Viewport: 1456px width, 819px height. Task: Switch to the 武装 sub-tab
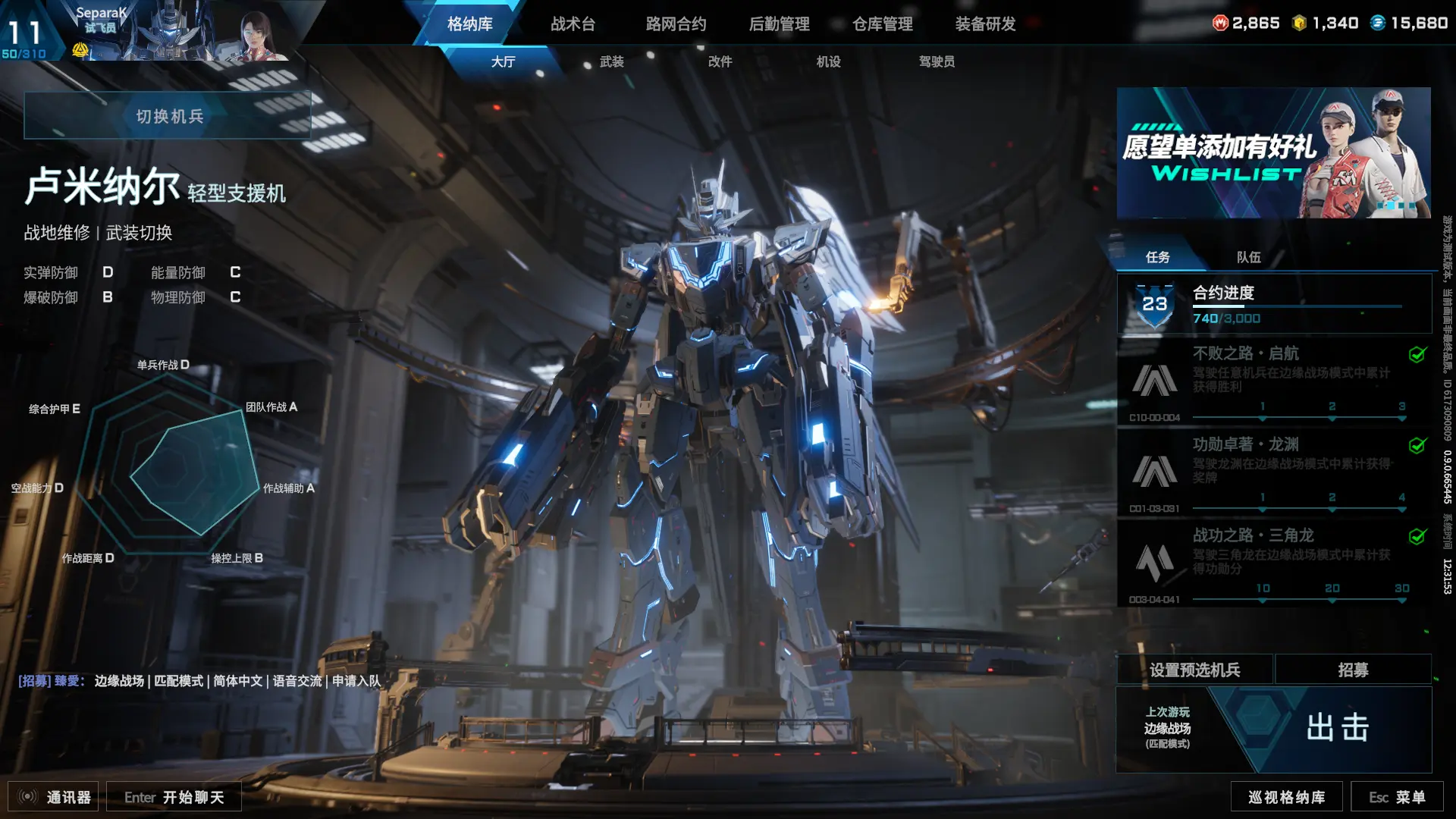click(611, 62)
